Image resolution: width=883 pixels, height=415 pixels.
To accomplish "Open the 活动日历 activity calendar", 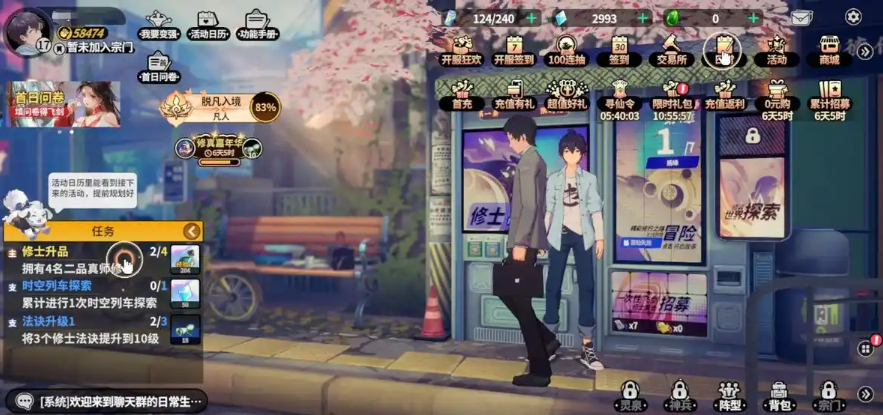I will [207, 25].
